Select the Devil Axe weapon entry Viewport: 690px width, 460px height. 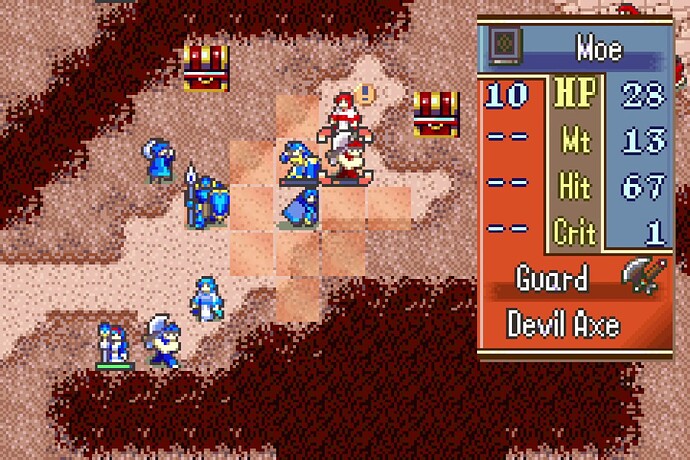pyautogui.click(x=563, y=325)
